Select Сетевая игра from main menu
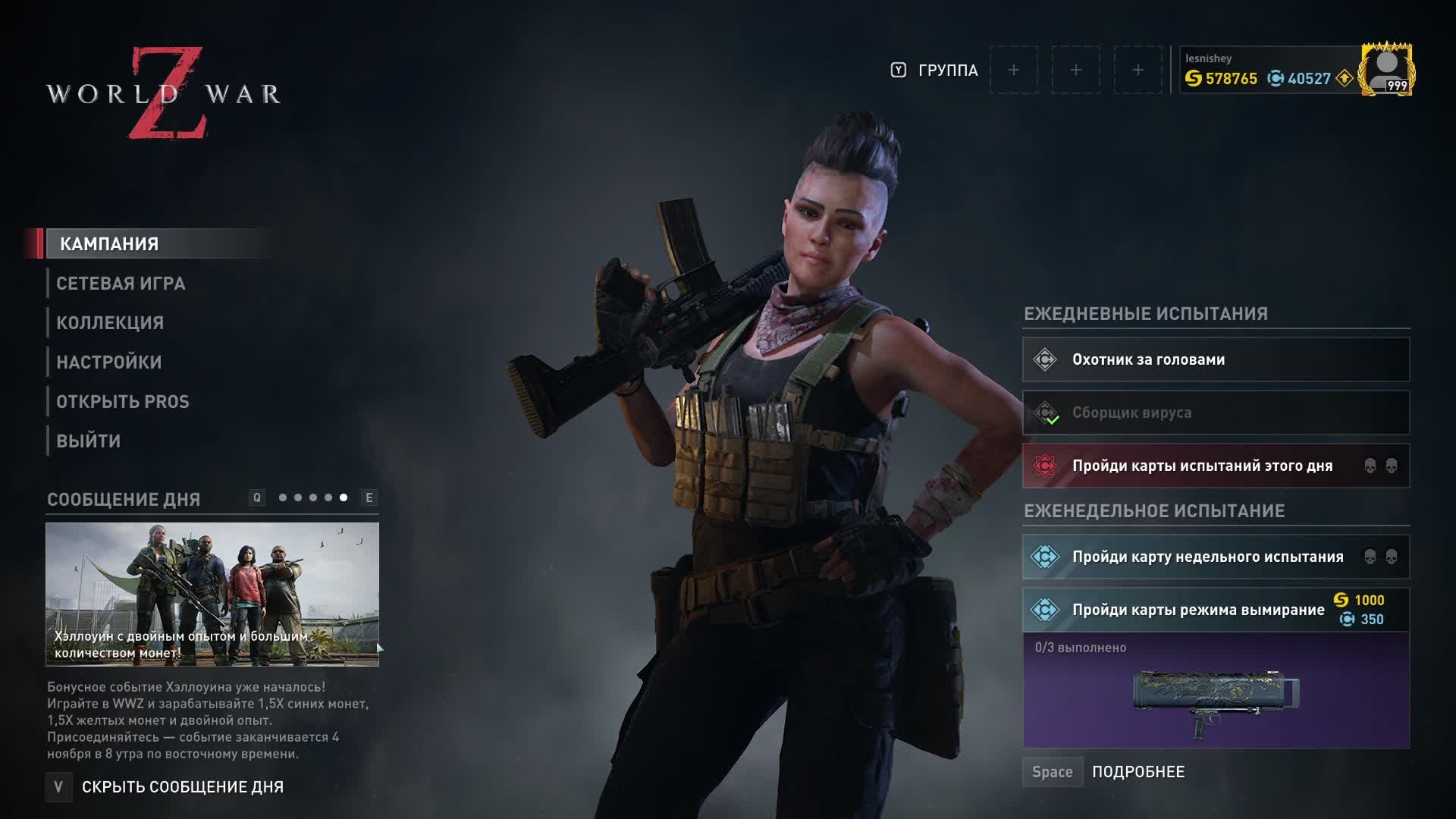Viewport: 1456px width, 819px height. click(121, 284)
